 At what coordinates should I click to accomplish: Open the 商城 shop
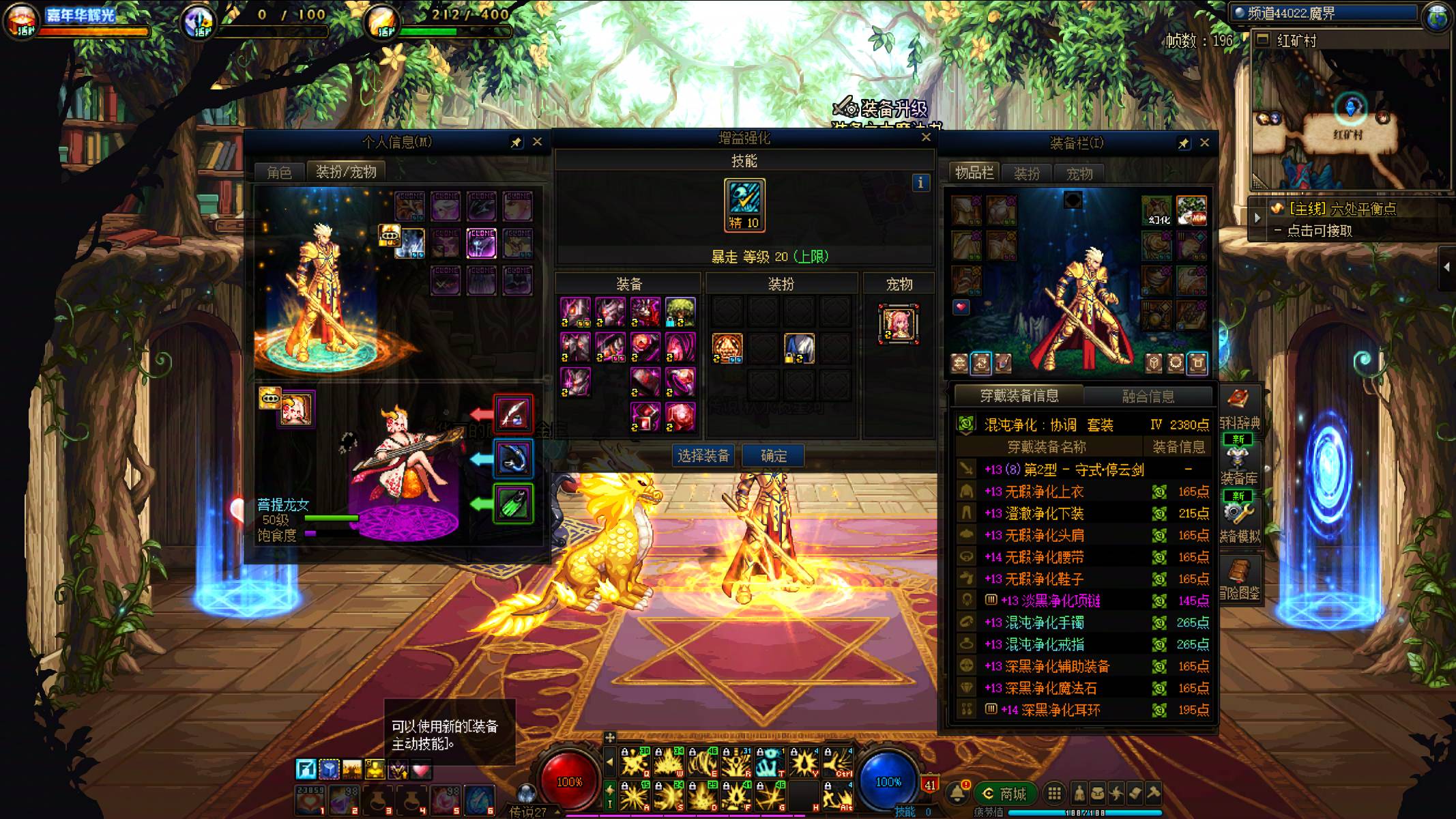[x=1005, y=794]
